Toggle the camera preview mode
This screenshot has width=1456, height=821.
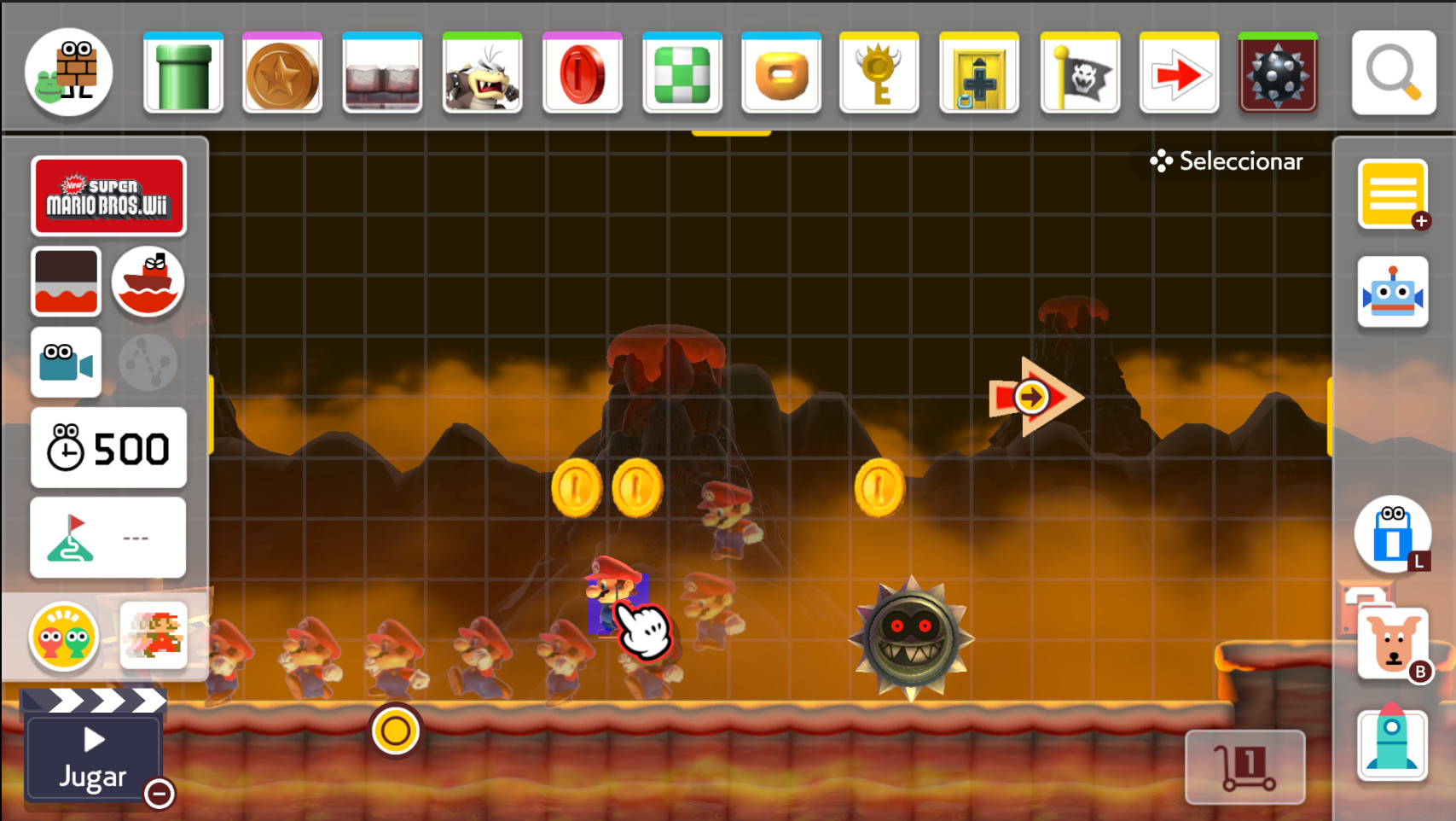66,362
